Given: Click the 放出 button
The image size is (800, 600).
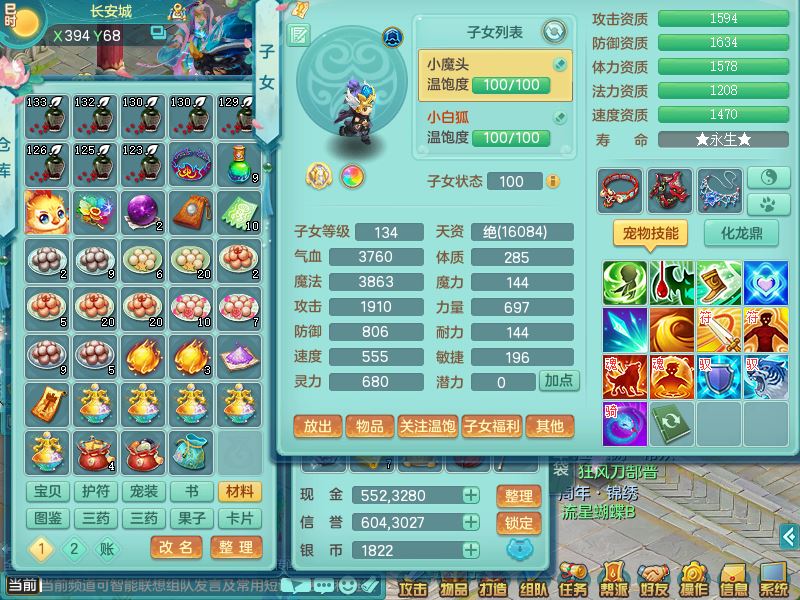Looking at the screenshot, I should [318, 427].
